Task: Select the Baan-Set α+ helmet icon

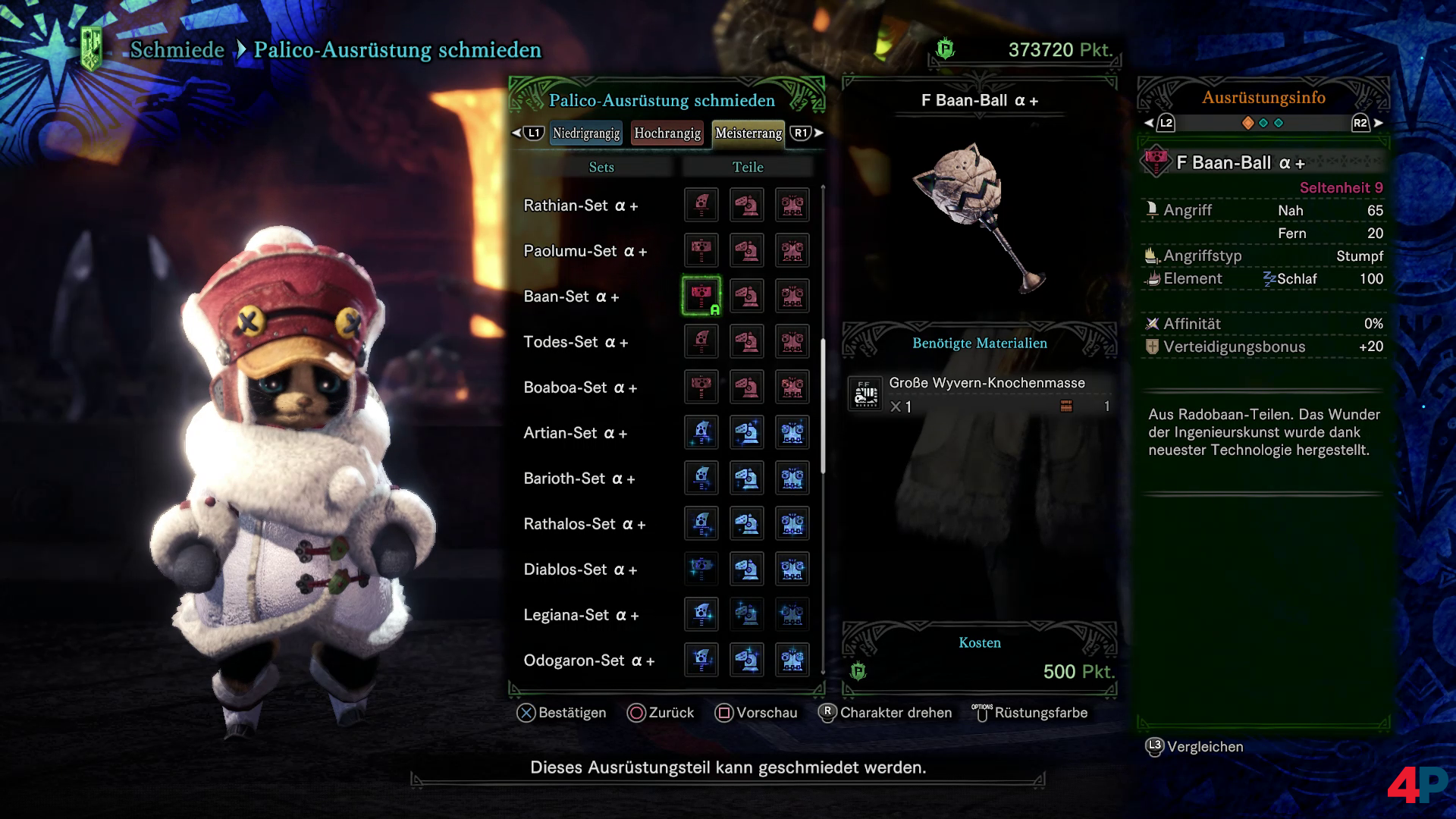Action: coord(747,297)
